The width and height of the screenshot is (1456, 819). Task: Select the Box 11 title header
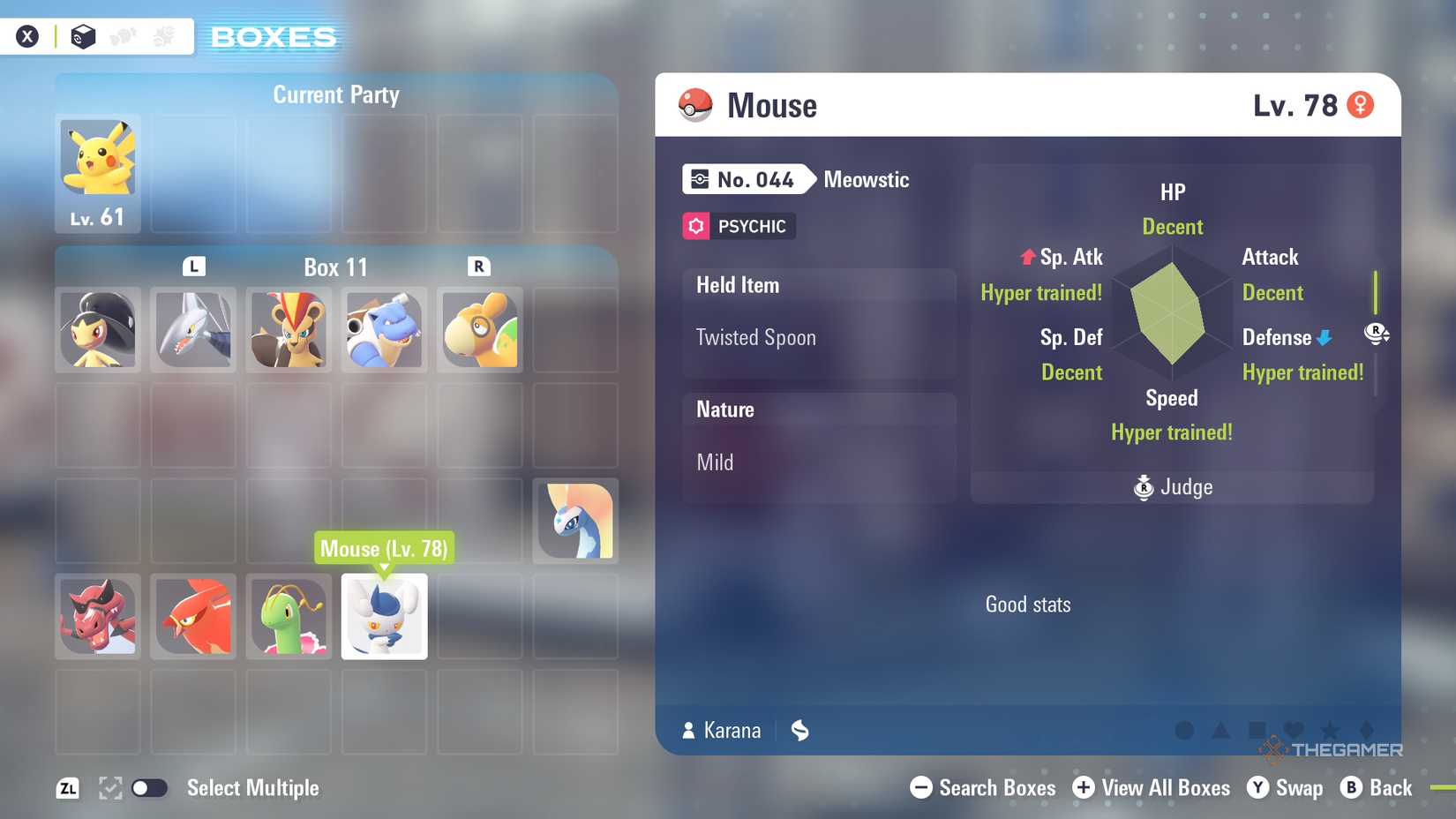click(335, 267)
